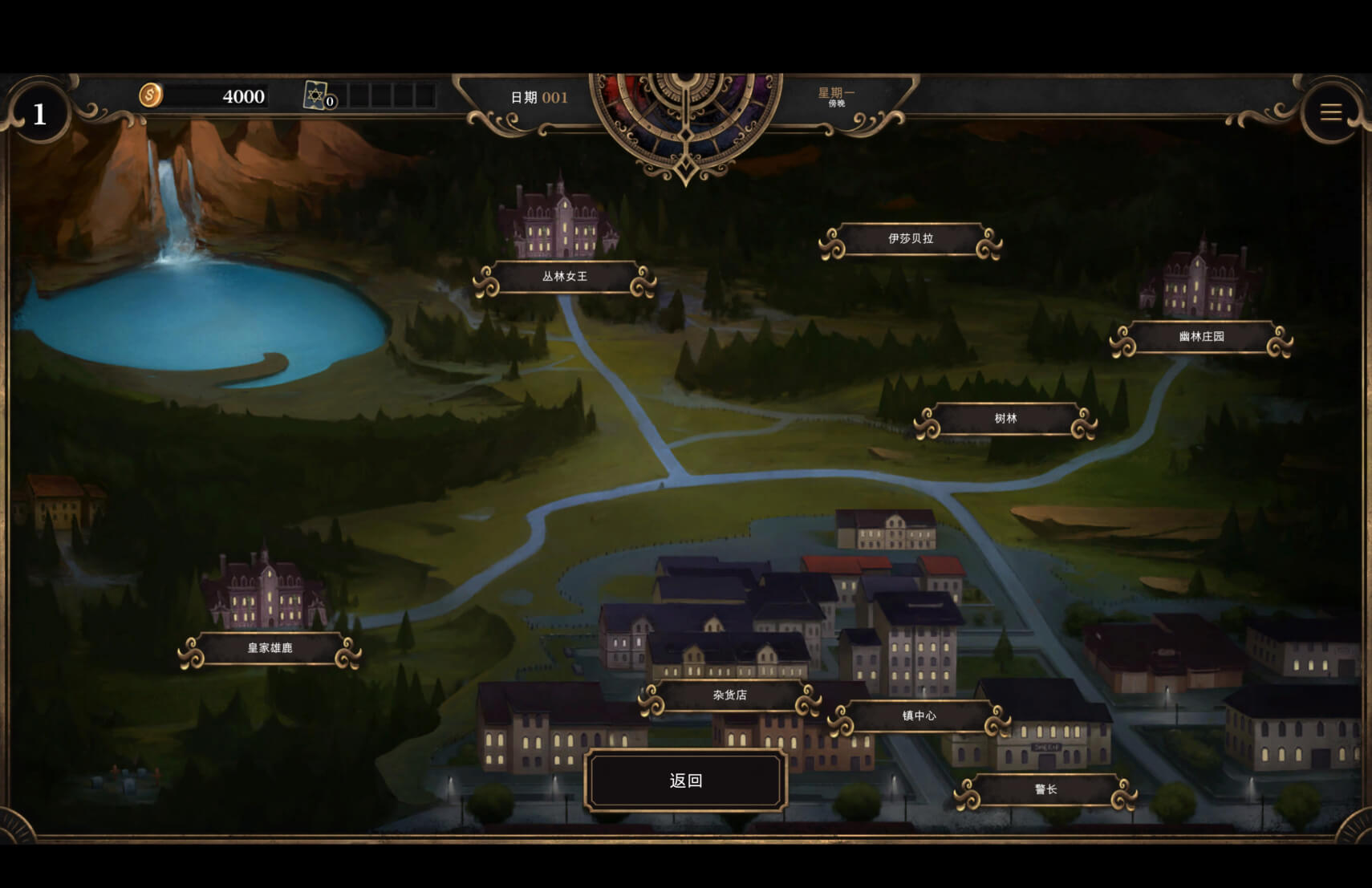This screenshot has height=888, width=1372.
Task: Open the hamburger menu
Action: (1331, 113)
